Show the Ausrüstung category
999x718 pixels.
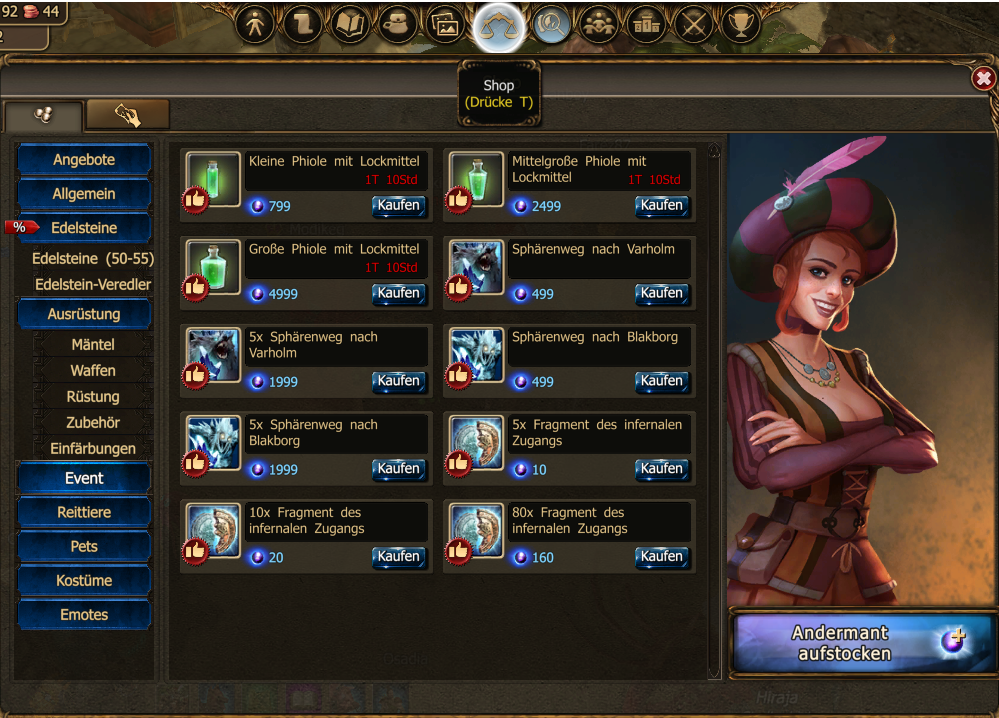[84, 314]
